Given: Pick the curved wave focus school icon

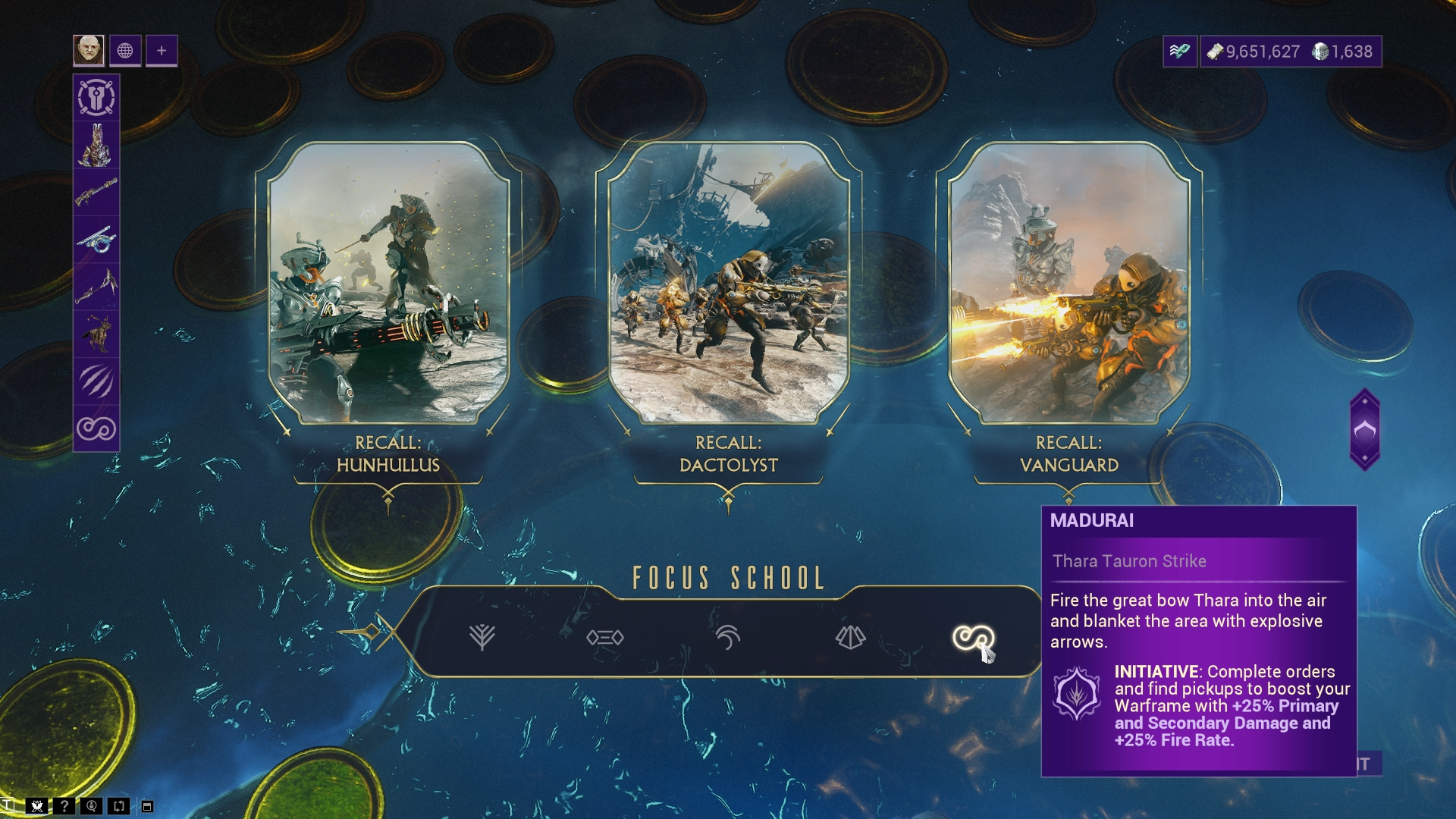Looking at the screenshot, I should [727, 637].
